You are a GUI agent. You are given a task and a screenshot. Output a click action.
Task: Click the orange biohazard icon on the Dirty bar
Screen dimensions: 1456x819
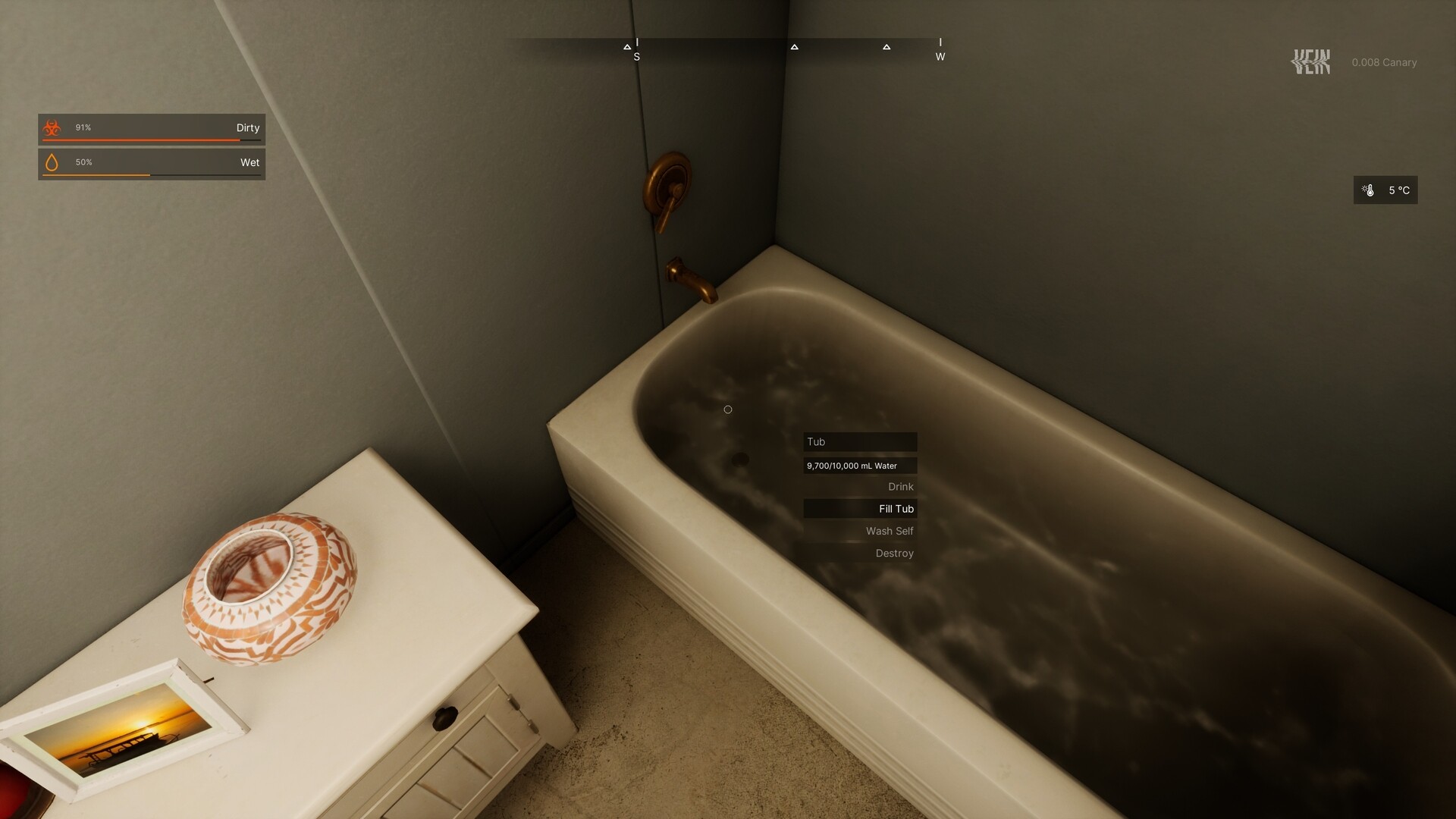point(52,127)
